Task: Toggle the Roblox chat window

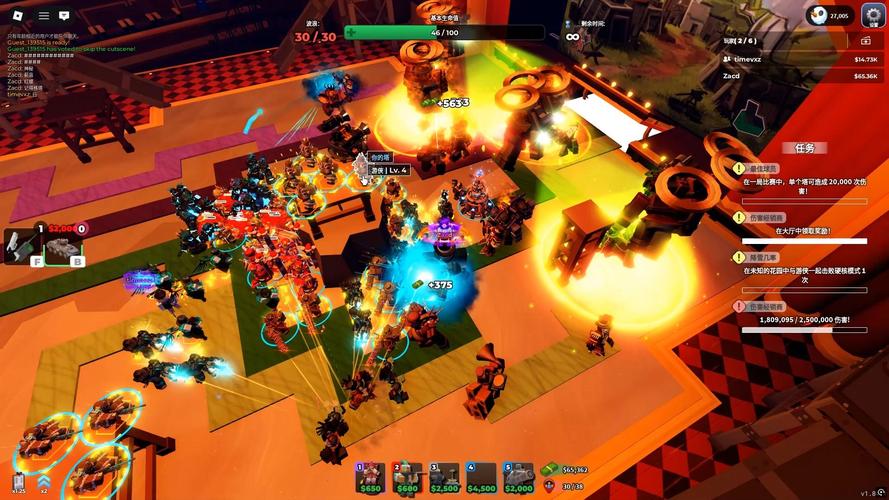Action: click(x=65, y=16)
